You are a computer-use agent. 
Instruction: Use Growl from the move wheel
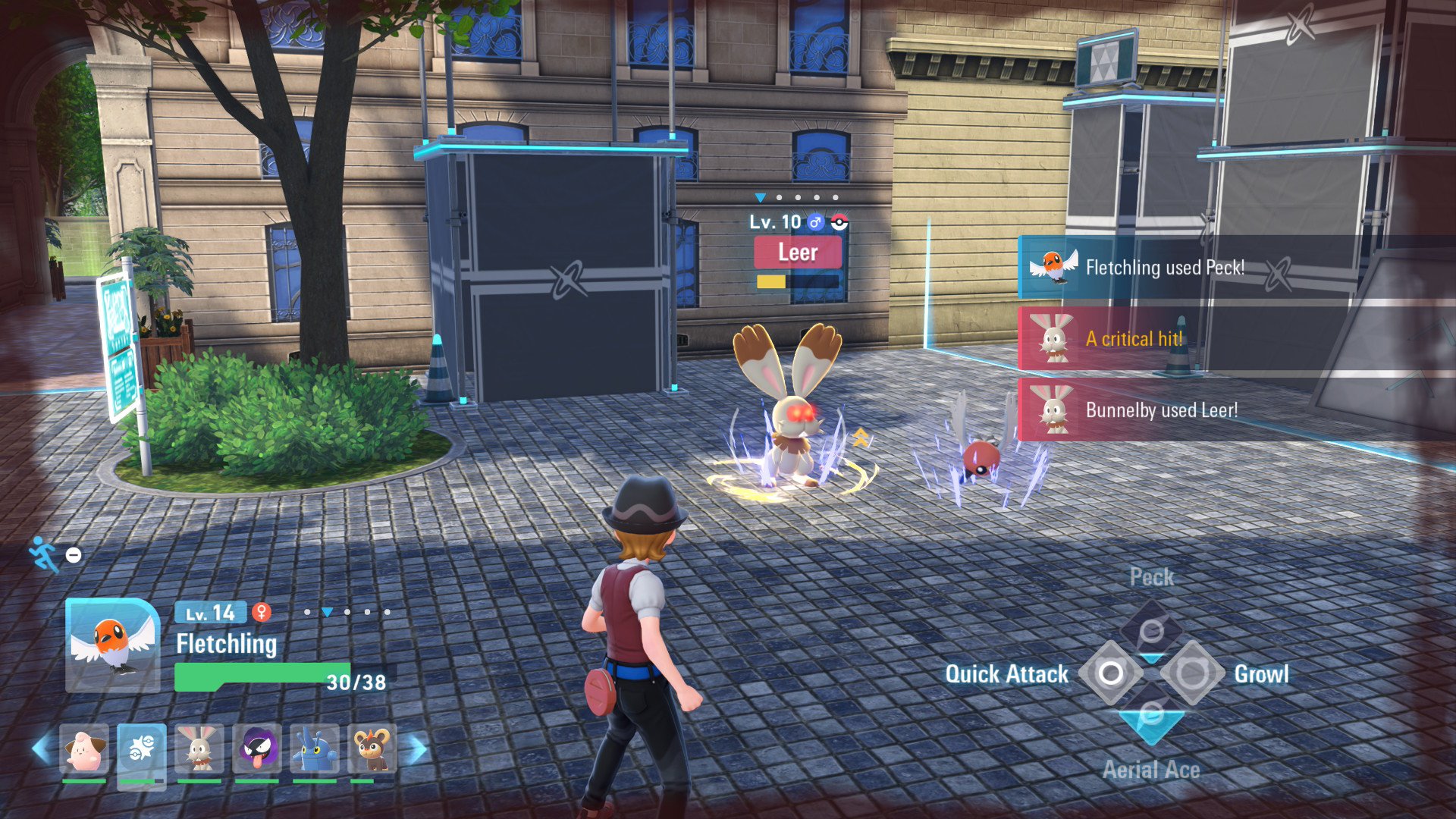[1192, 673]
